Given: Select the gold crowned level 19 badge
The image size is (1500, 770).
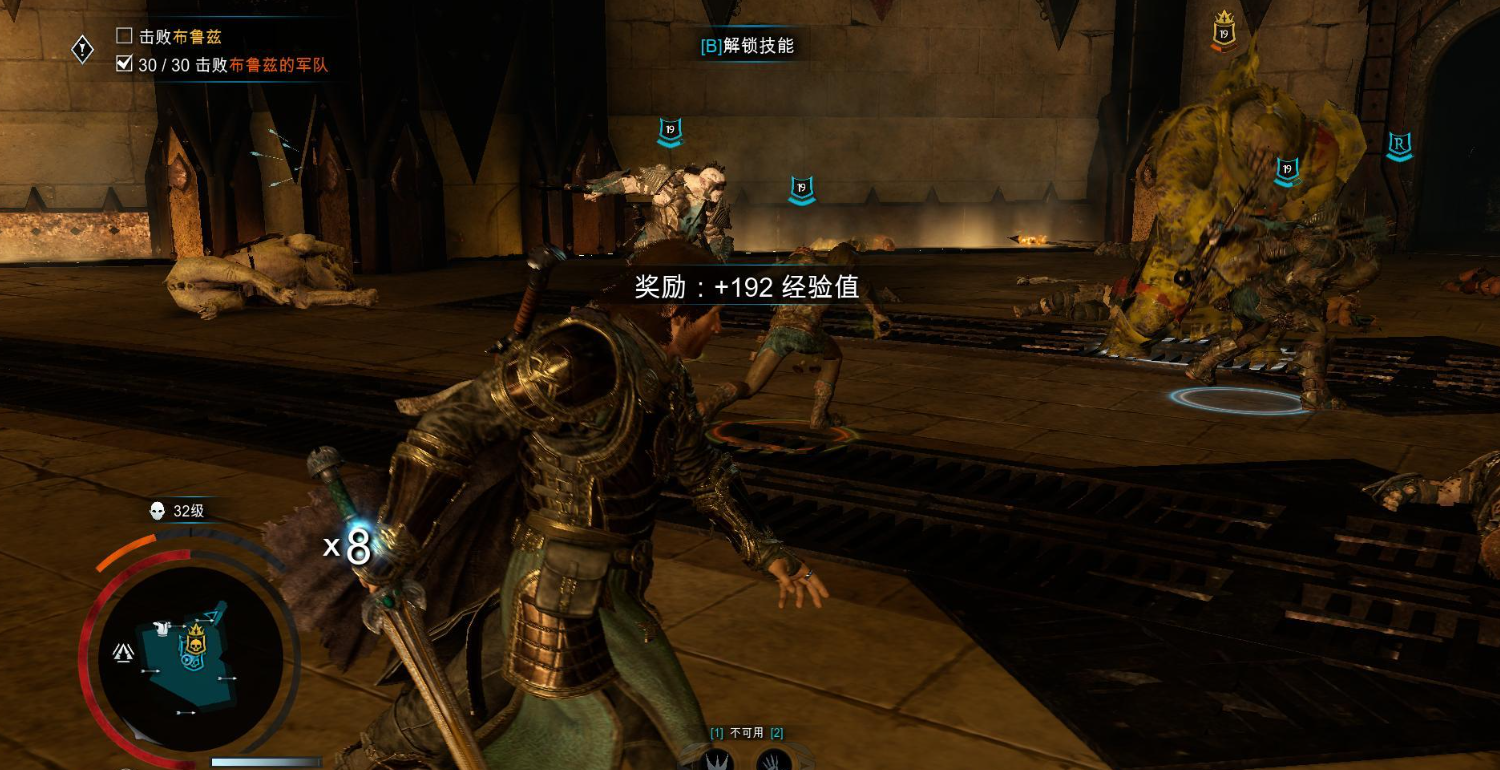Looking at the screenshot, I should click(x=1223, y=32).
